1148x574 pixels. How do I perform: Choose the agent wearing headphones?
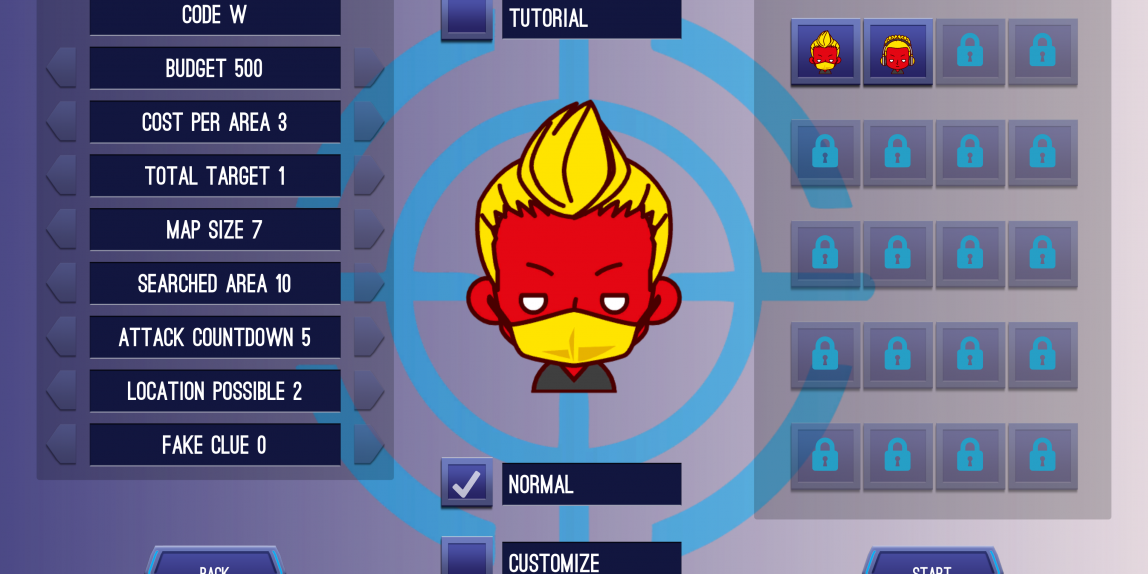[898, 52]
